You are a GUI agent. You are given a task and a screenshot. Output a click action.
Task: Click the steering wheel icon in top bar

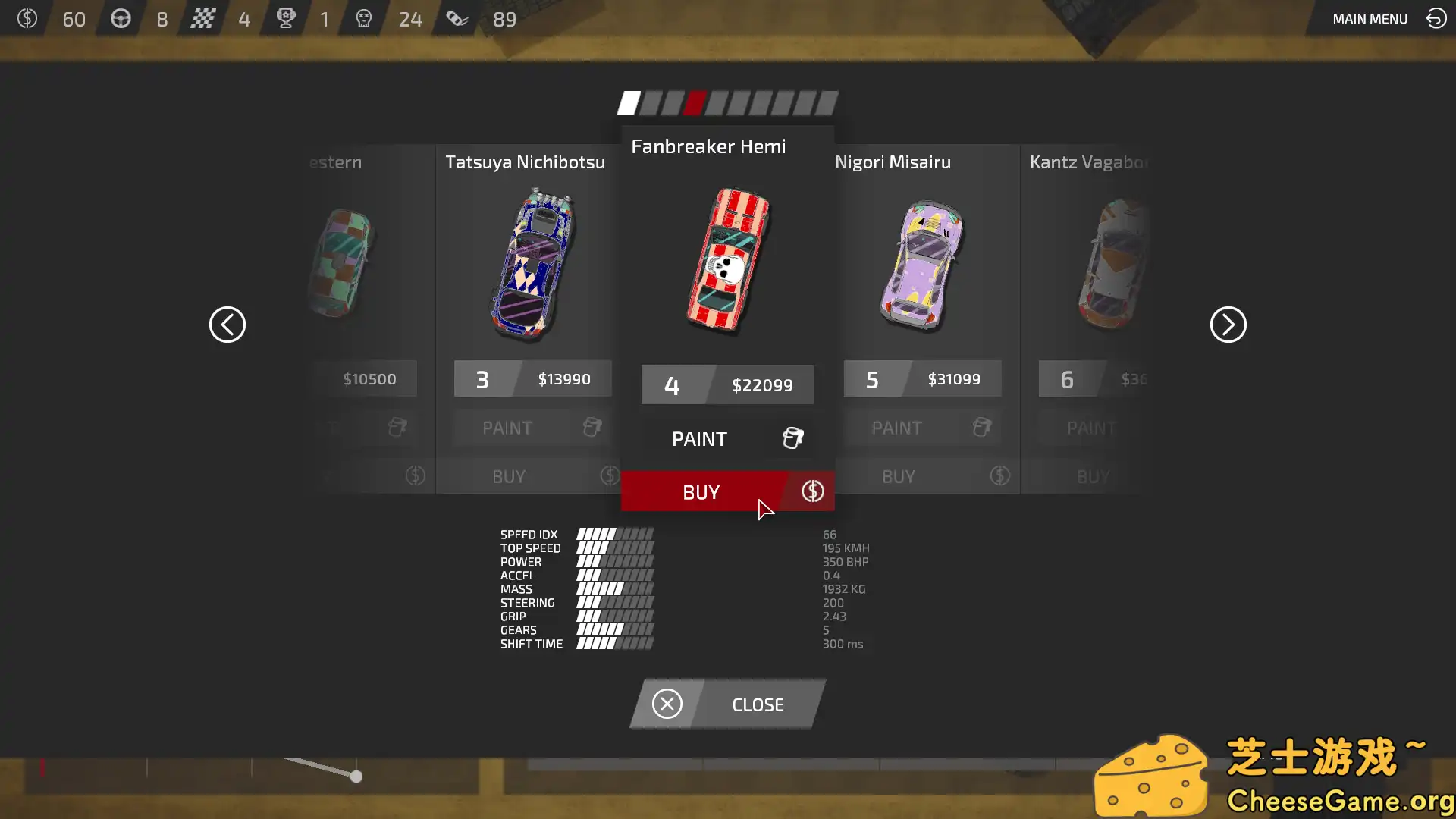pos(121,19)
